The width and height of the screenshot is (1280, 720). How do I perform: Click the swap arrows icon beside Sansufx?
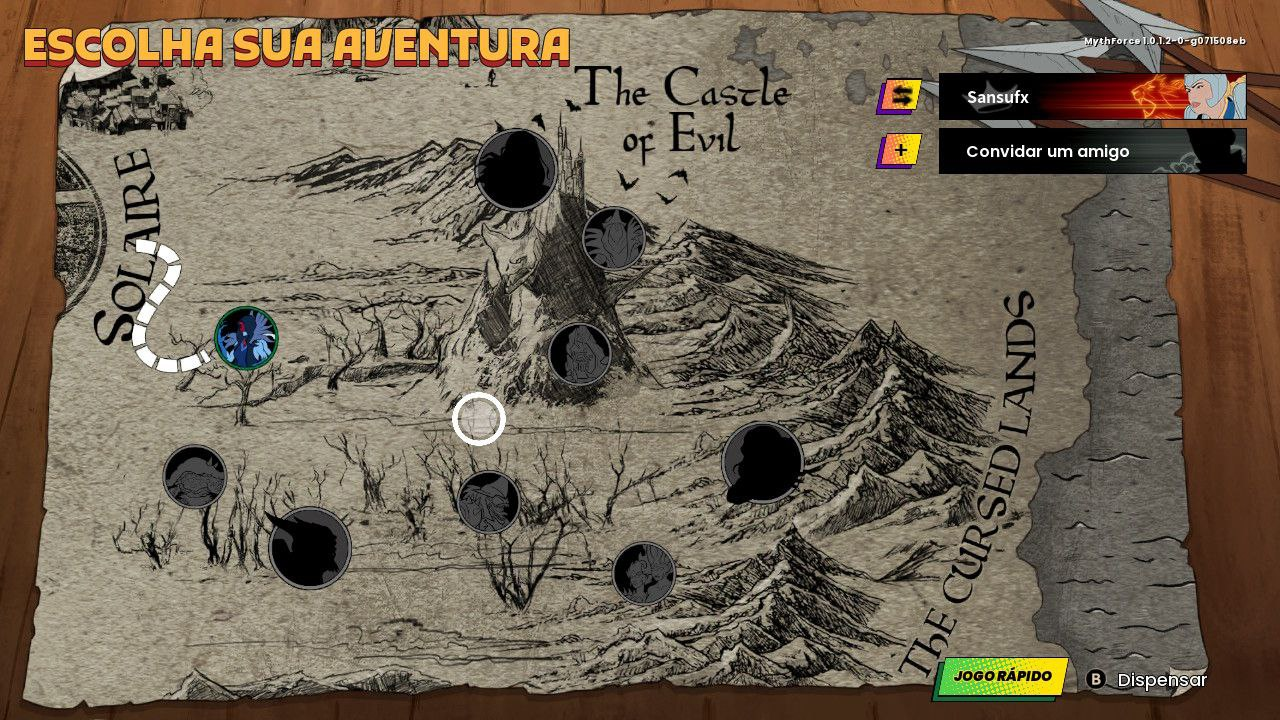901,96
